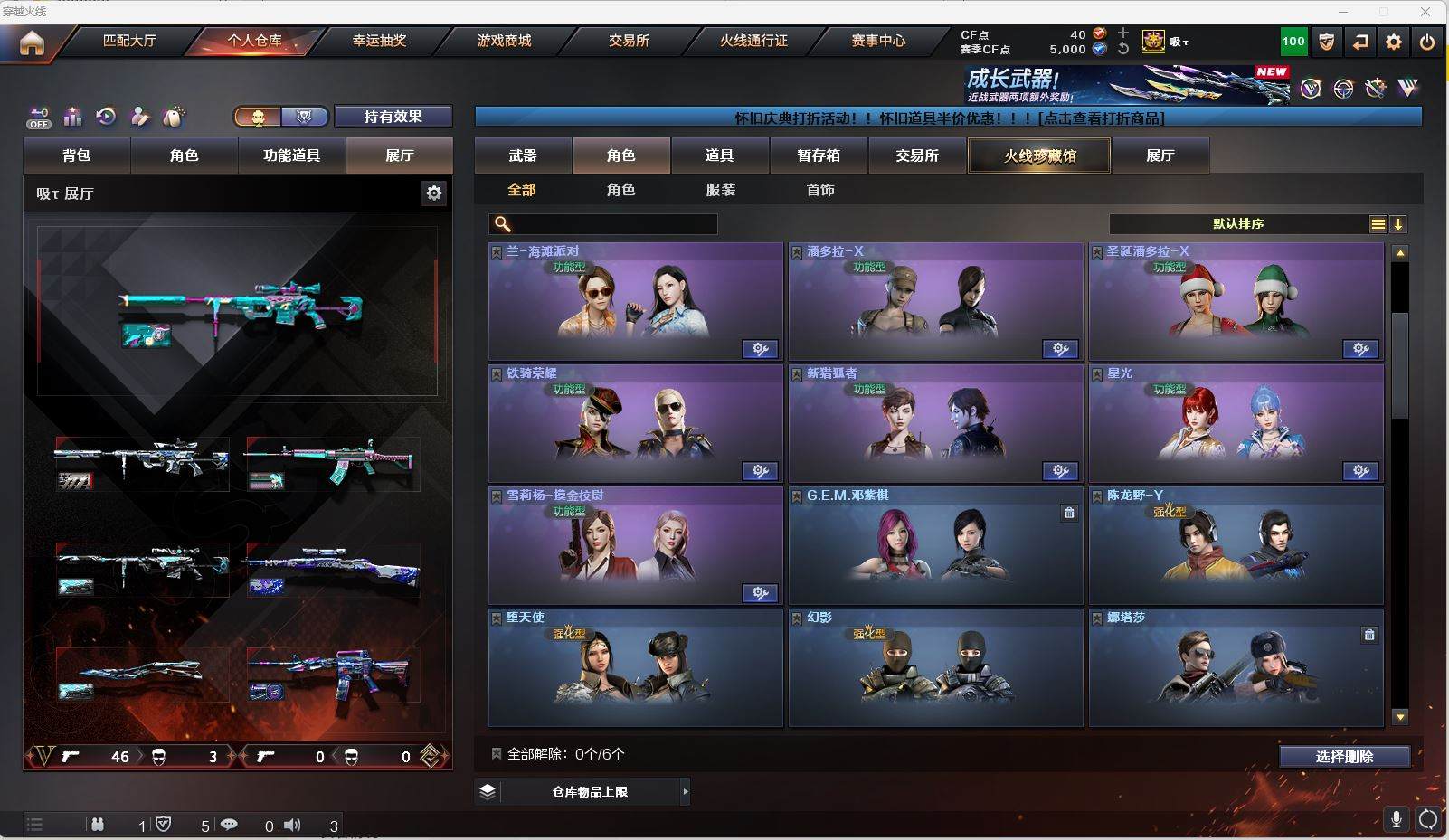Click the 选择删除 button
Screen dimensions: 1449x840
click(1344, 757)
